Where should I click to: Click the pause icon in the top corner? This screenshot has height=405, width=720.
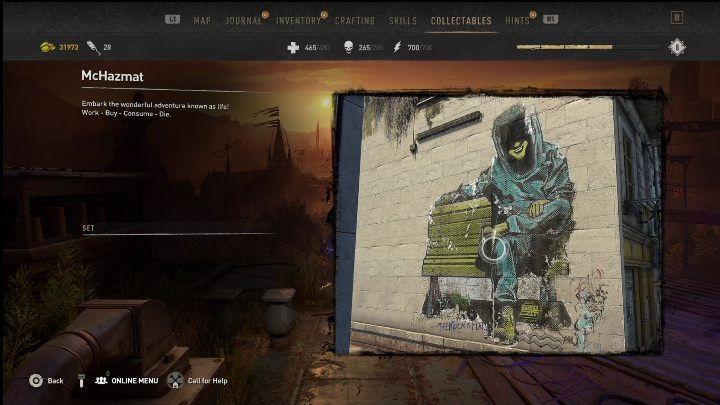(x=677, y=17)
